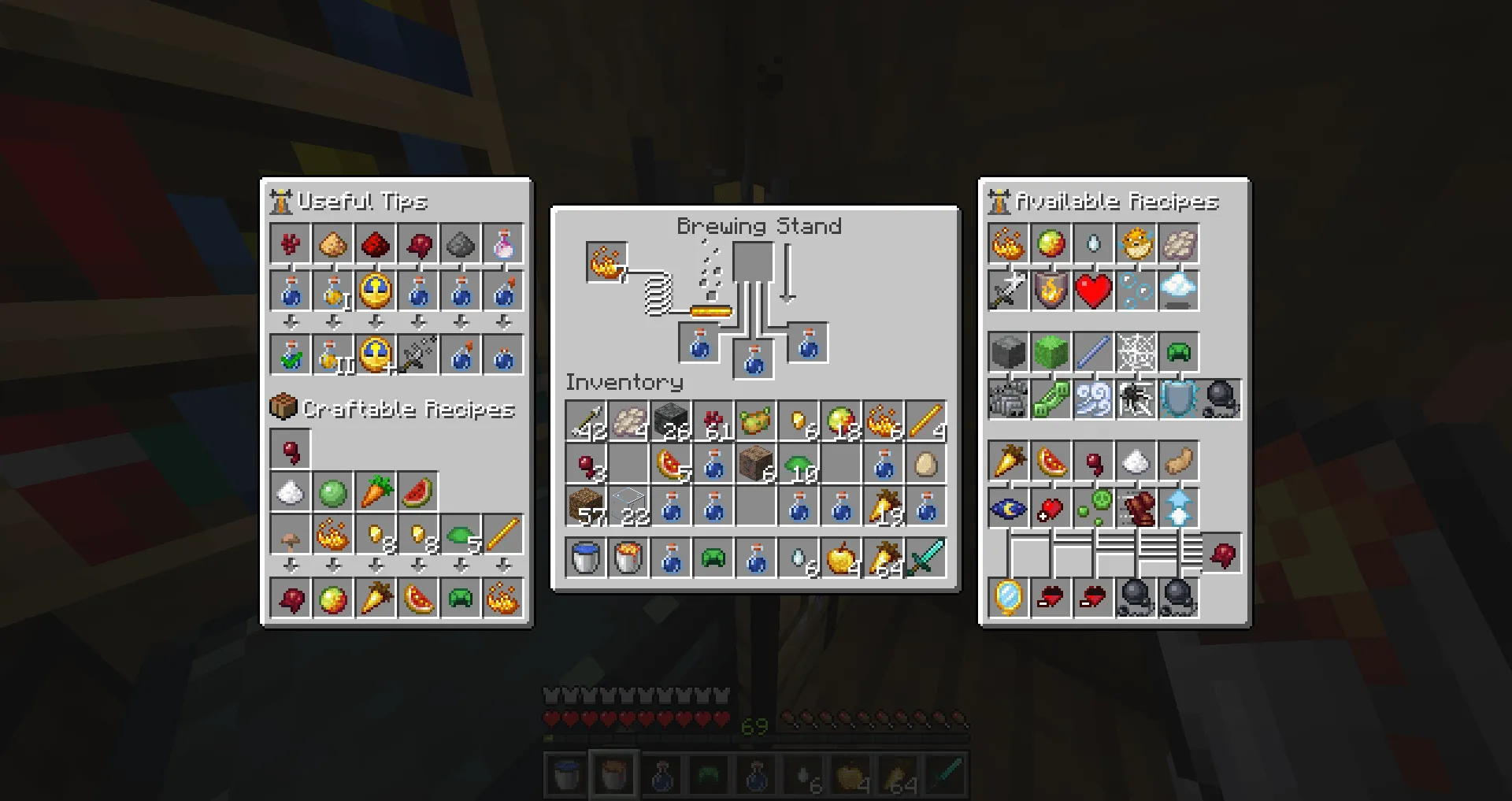Click the arrow below the blaze powder crafting recipe

pyautogui.click(x=333, y=564)
